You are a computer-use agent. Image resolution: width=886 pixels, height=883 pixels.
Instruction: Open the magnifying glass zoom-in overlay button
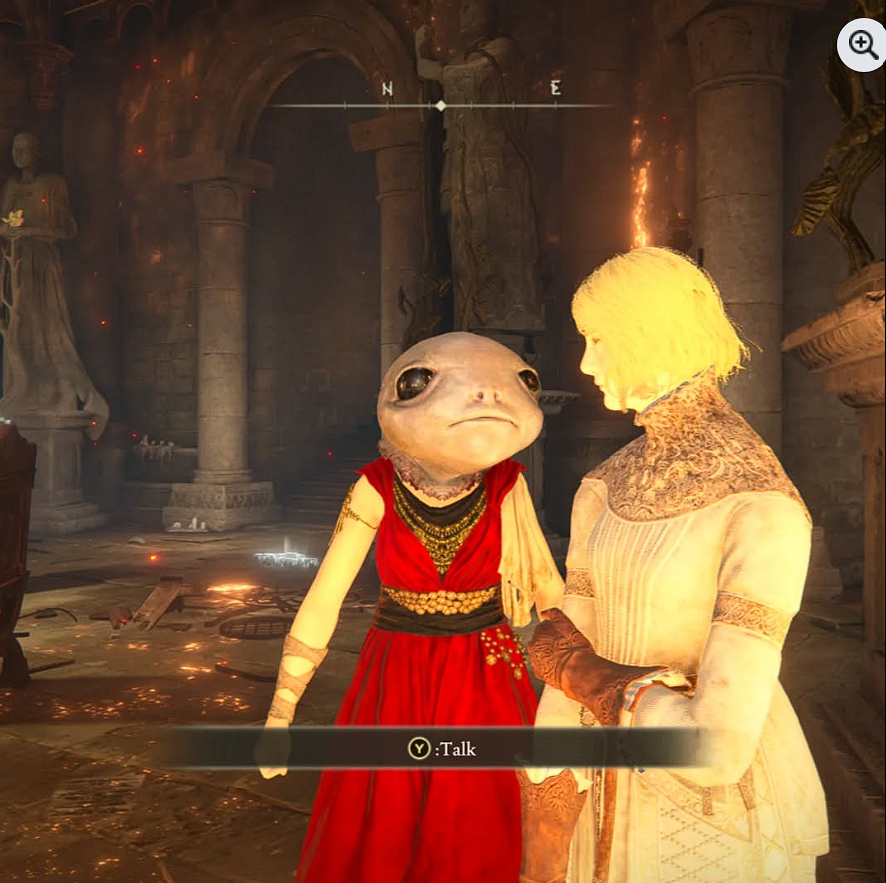(x=862, y=44)
